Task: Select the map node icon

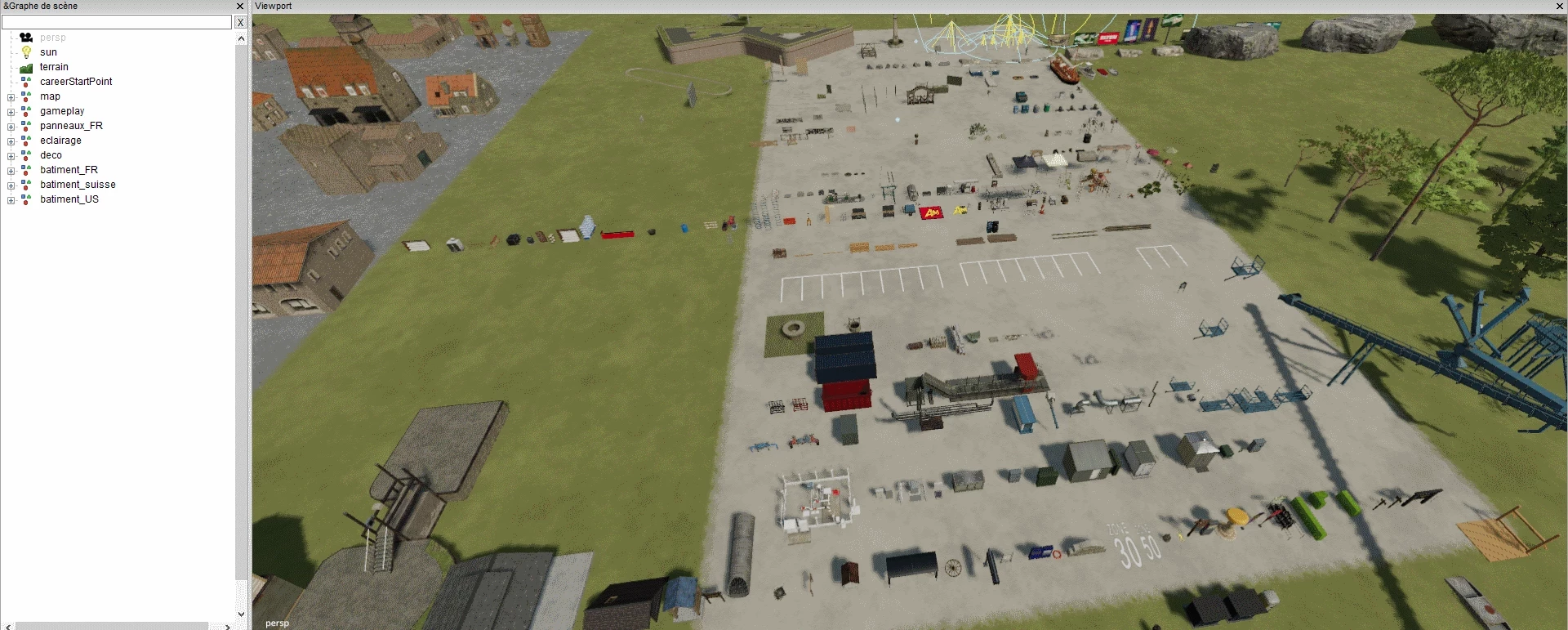Action: click(27, 96)
